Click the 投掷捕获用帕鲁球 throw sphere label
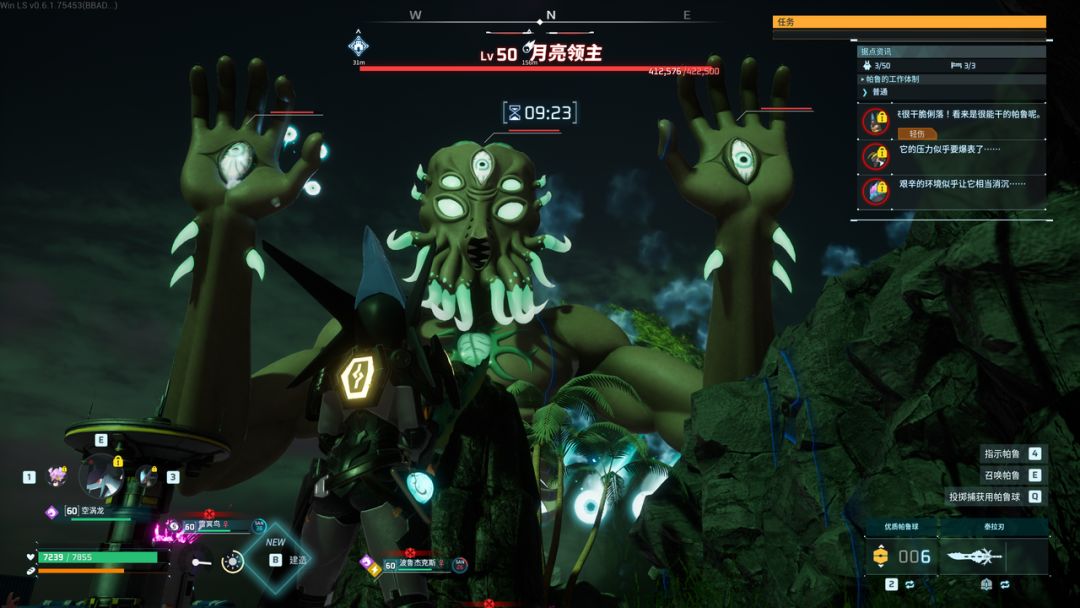 click(x=985, y=496)
